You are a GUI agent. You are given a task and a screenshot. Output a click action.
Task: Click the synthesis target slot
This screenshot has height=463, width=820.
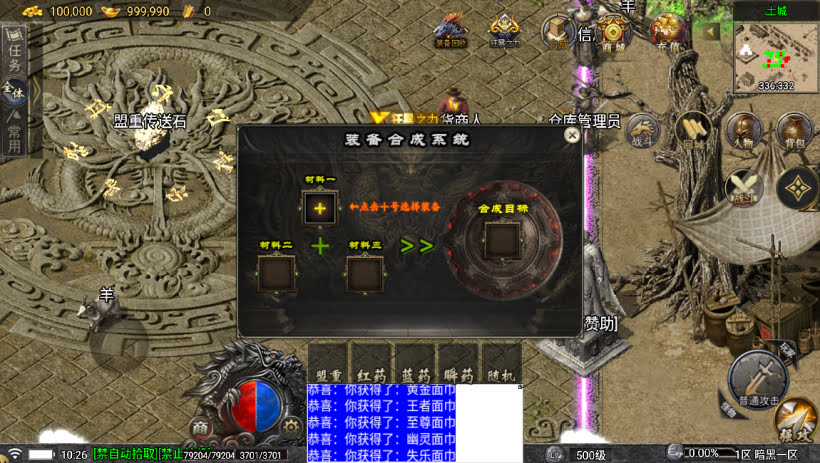(502, 240)
